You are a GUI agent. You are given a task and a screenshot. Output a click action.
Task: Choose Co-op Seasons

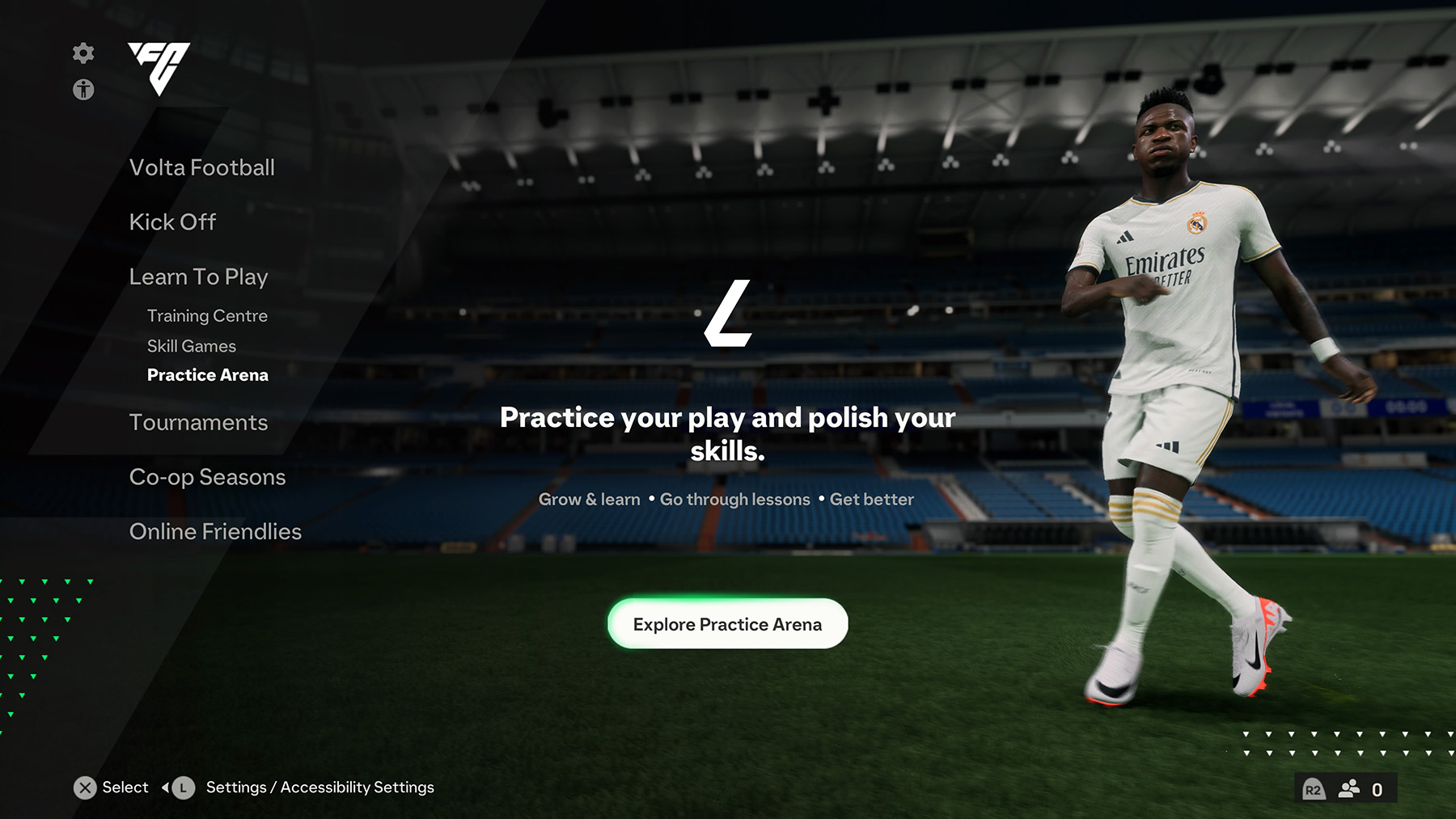(x=207, y=477)
